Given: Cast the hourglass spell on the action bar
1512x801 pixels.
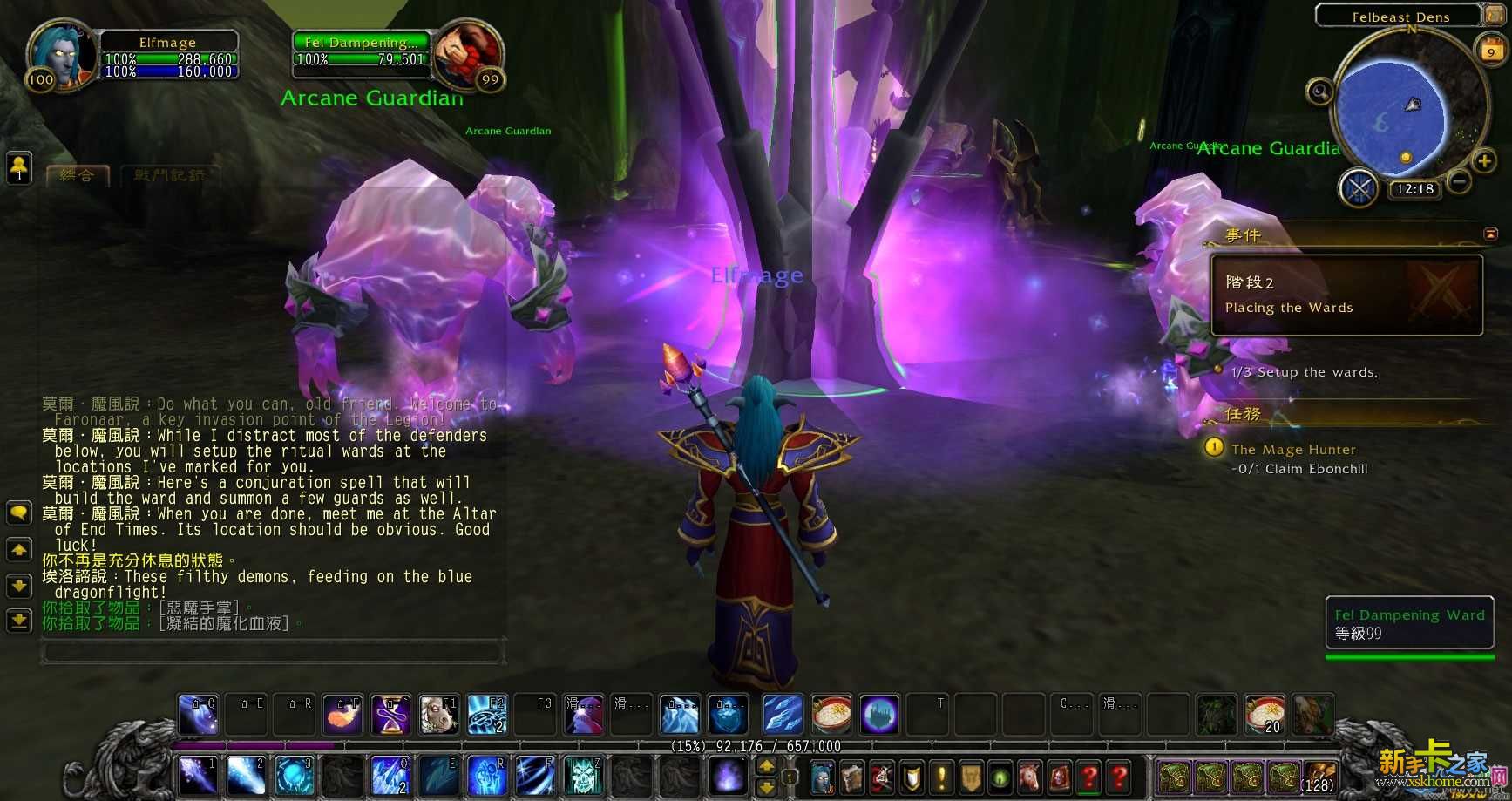Looking at the screenshot, I should (391, 715).
